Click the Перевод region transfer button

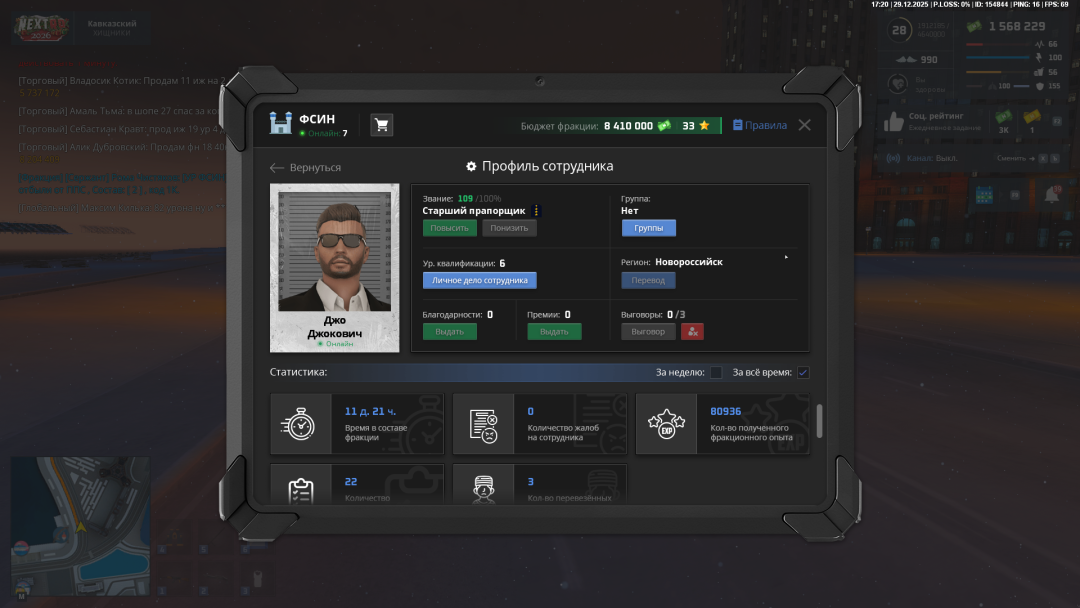click(x=648, y=280)
